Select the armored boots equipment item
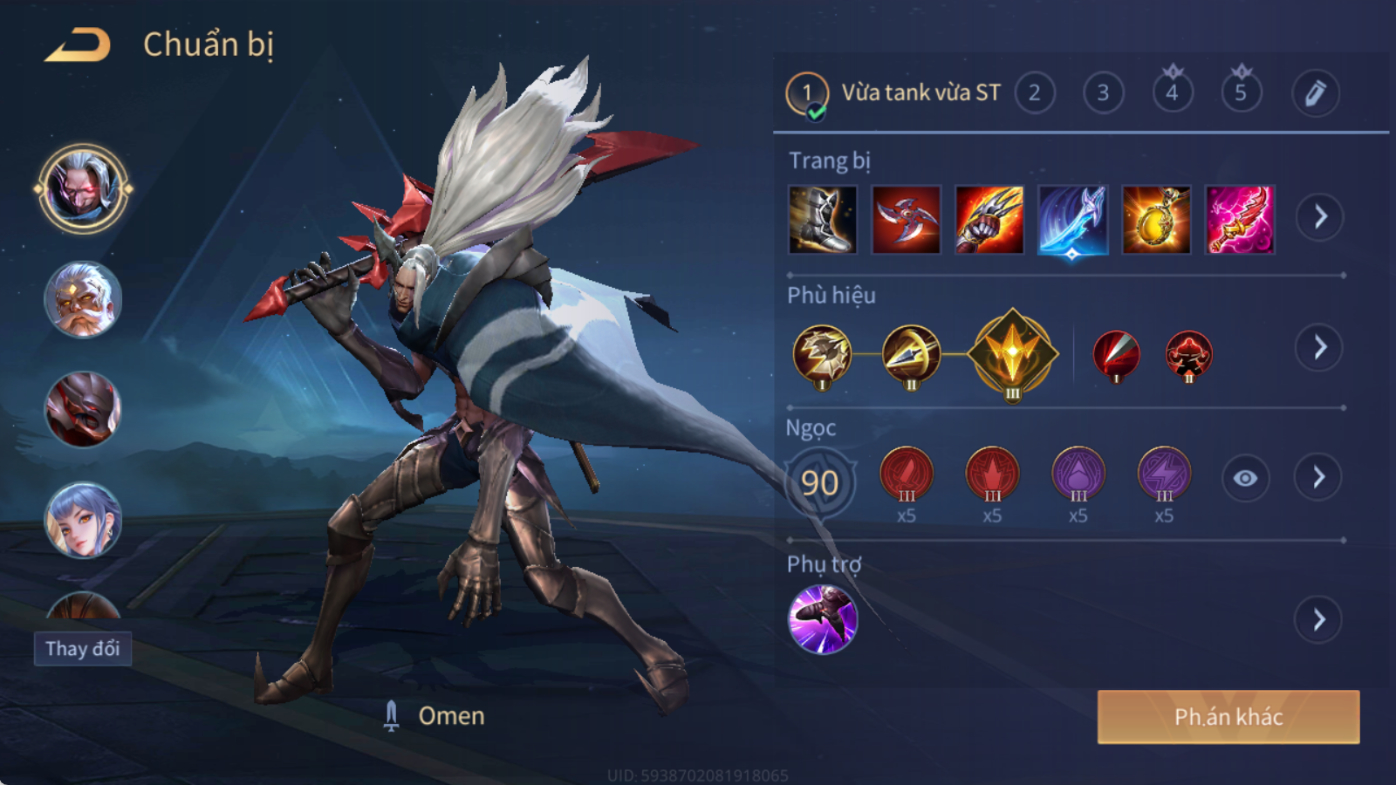Image resolution: width=1396 pixels, height=785 pixels. (x=823, y=219)
